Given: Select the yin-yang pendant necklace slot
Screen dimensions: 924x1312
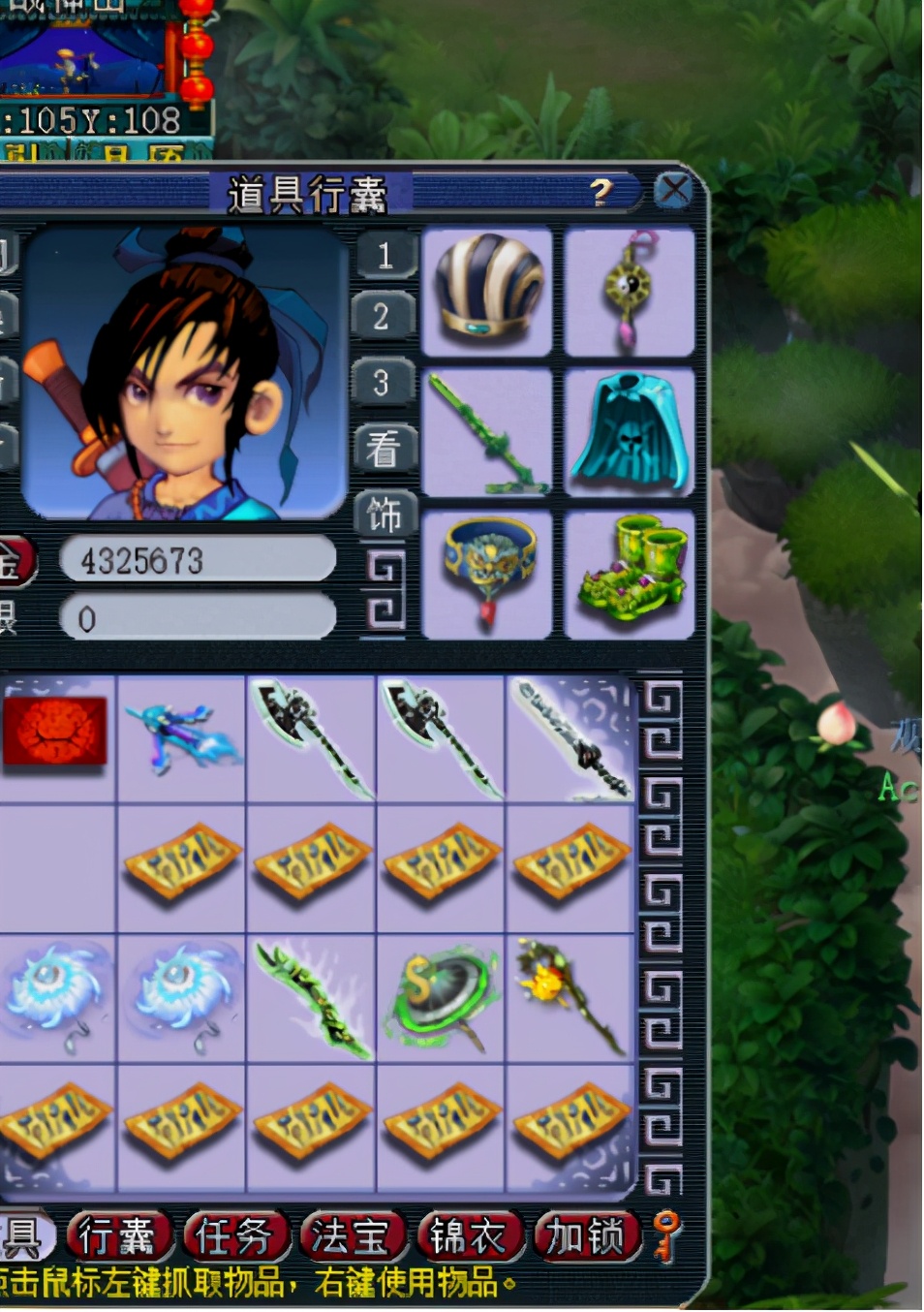Looking at the screenshot, I should [x=630, y=292].
